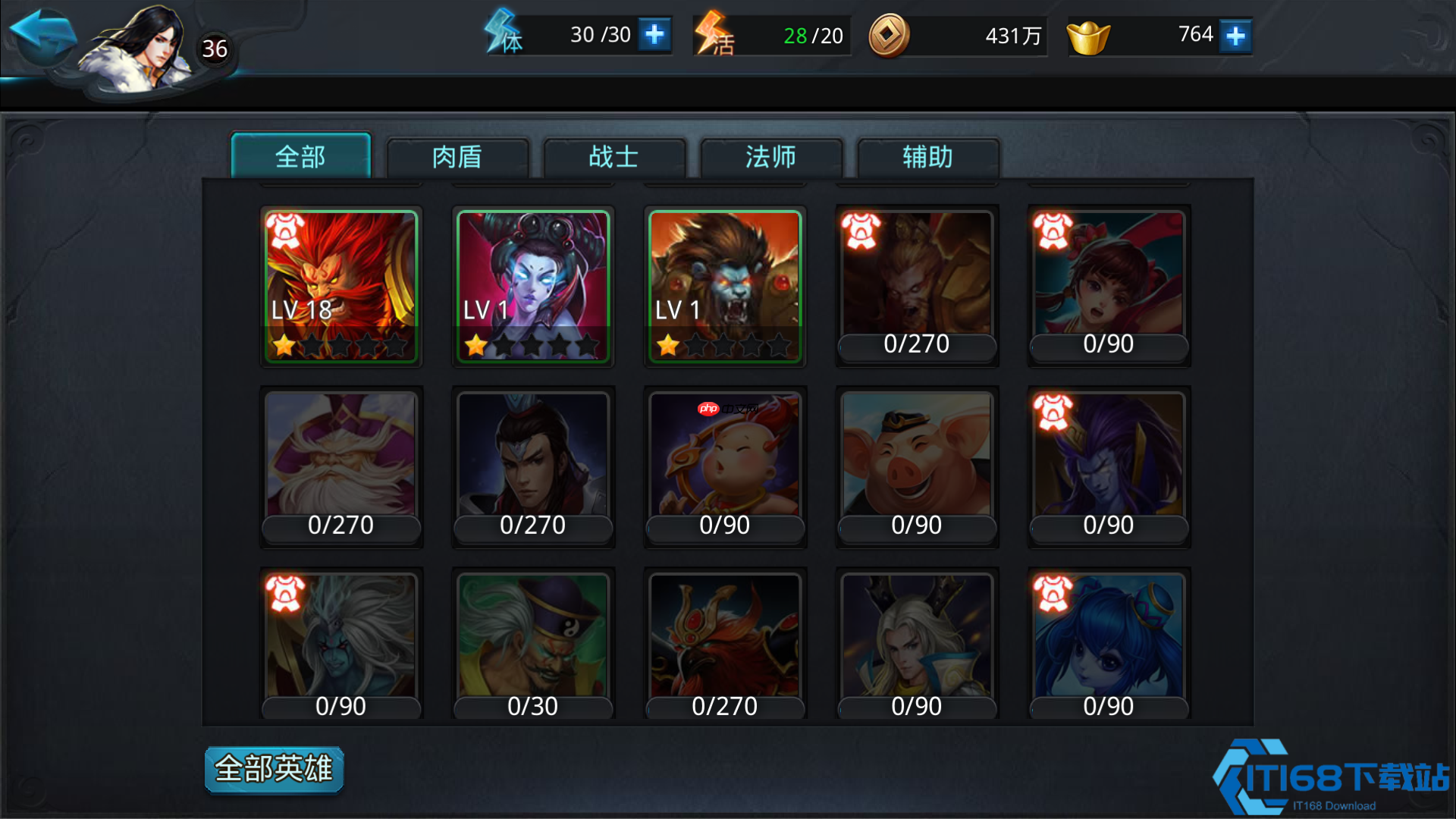The height and width of the screenshot is (819, 1456).
Task: Select the LV 1 brown-maned beast hero
Action: click(725, 286)
